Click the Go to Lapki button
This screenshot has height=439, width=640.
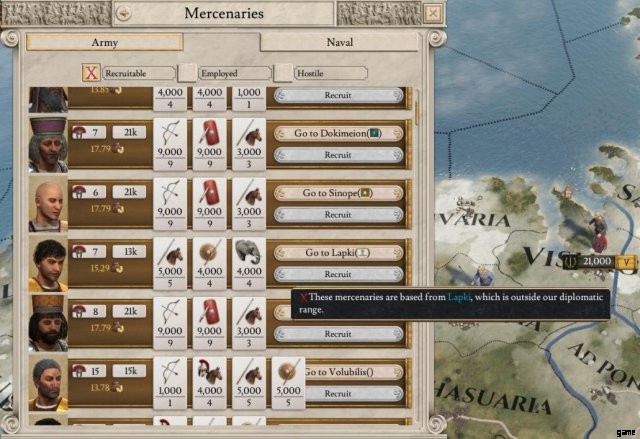[x=338, y=253]
